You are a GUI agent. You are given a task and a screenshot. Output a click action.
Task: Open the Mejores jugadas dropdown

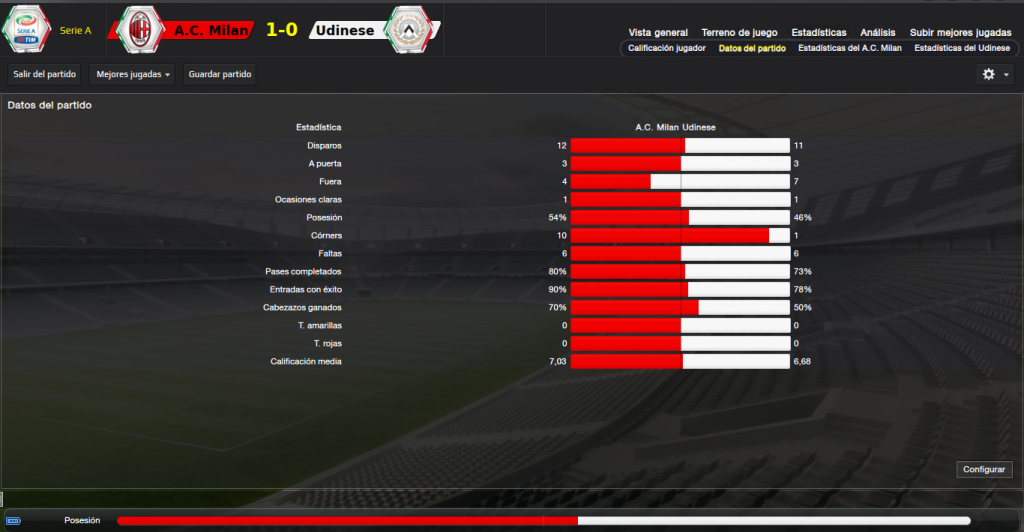tap(131, 74)
